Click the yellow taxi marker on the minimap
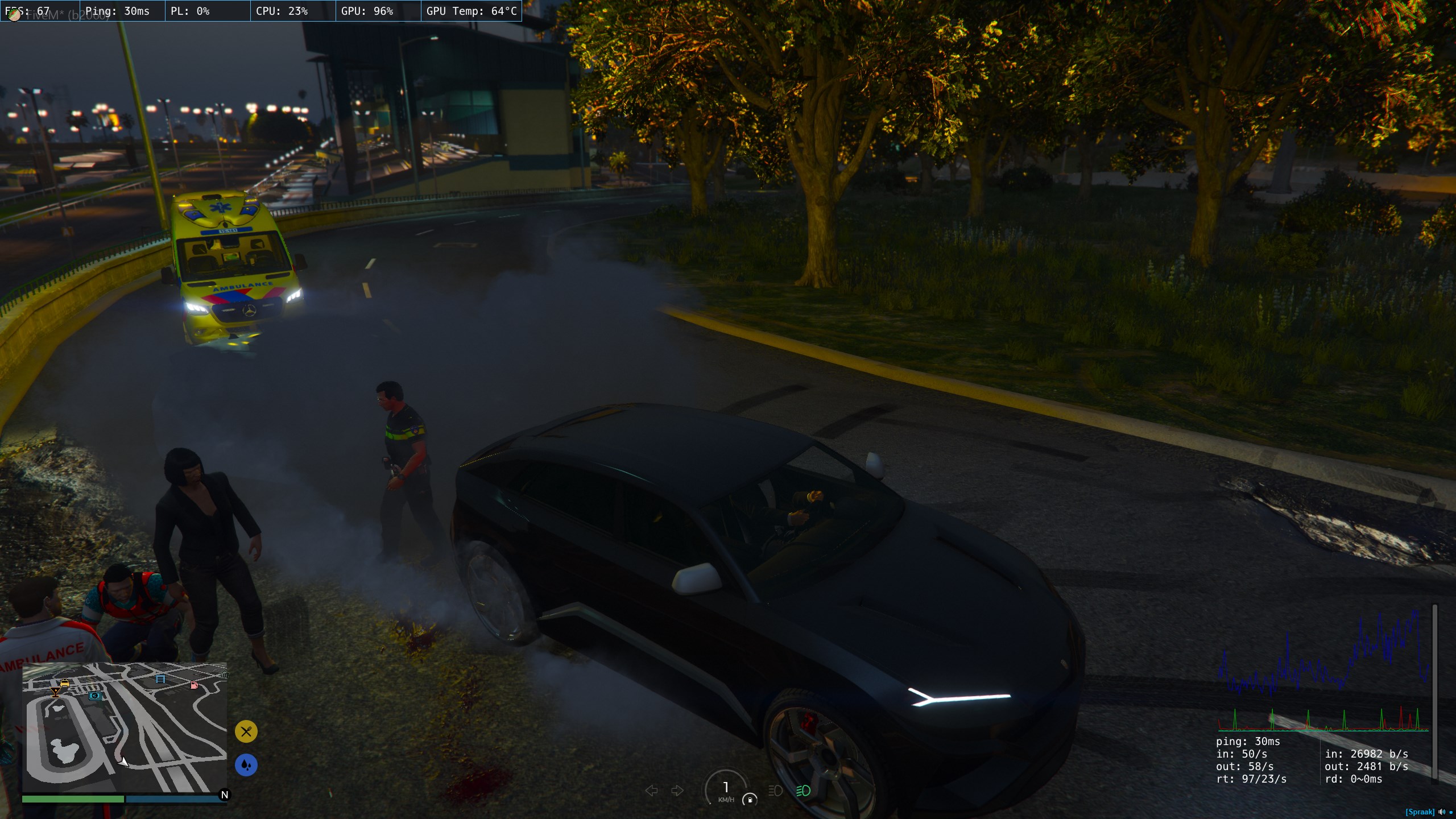The width and height of the screenshot is (1456, 819). 64,682
